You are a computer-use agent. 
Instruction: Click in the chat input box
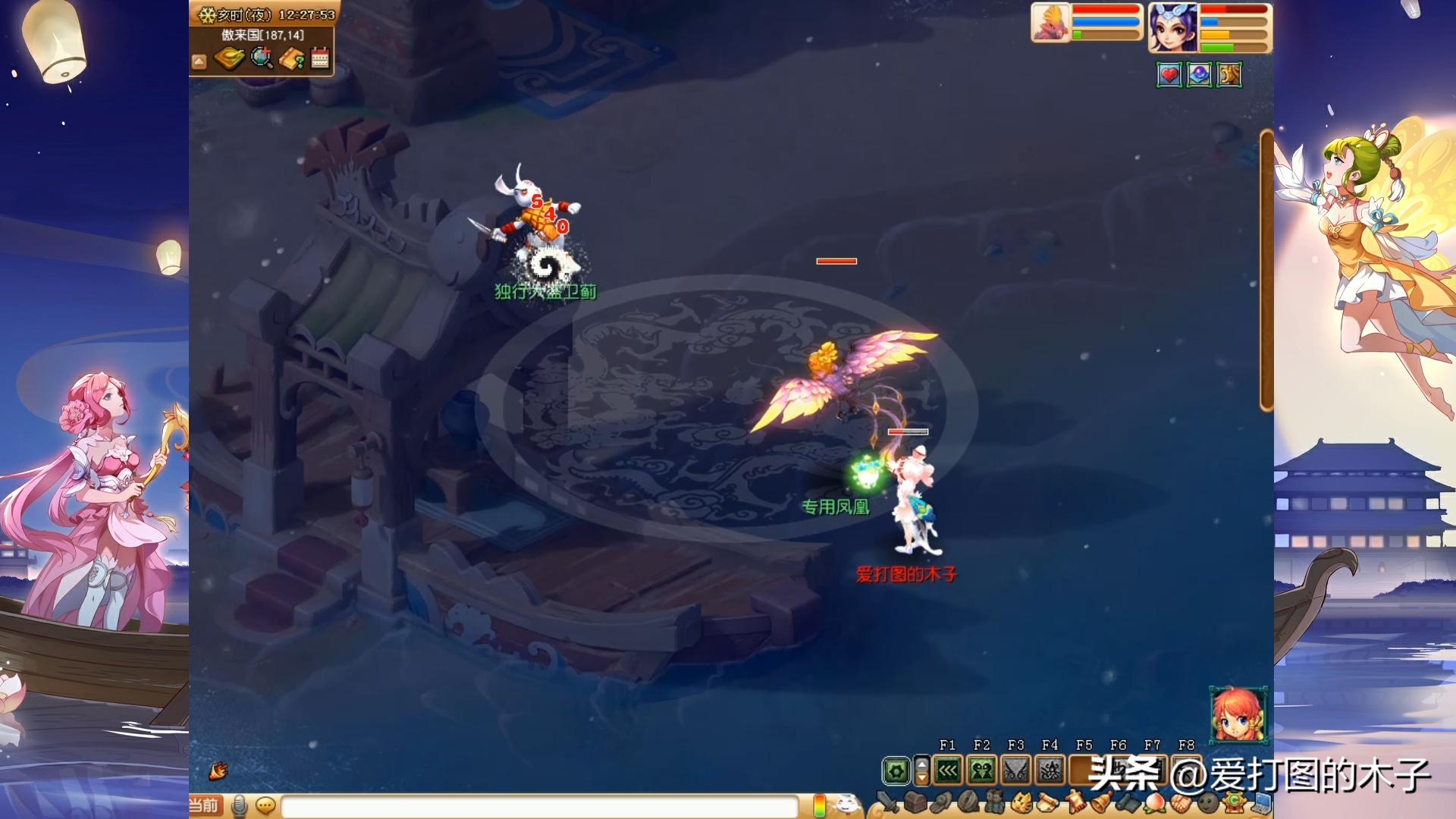tap(538, 805)
